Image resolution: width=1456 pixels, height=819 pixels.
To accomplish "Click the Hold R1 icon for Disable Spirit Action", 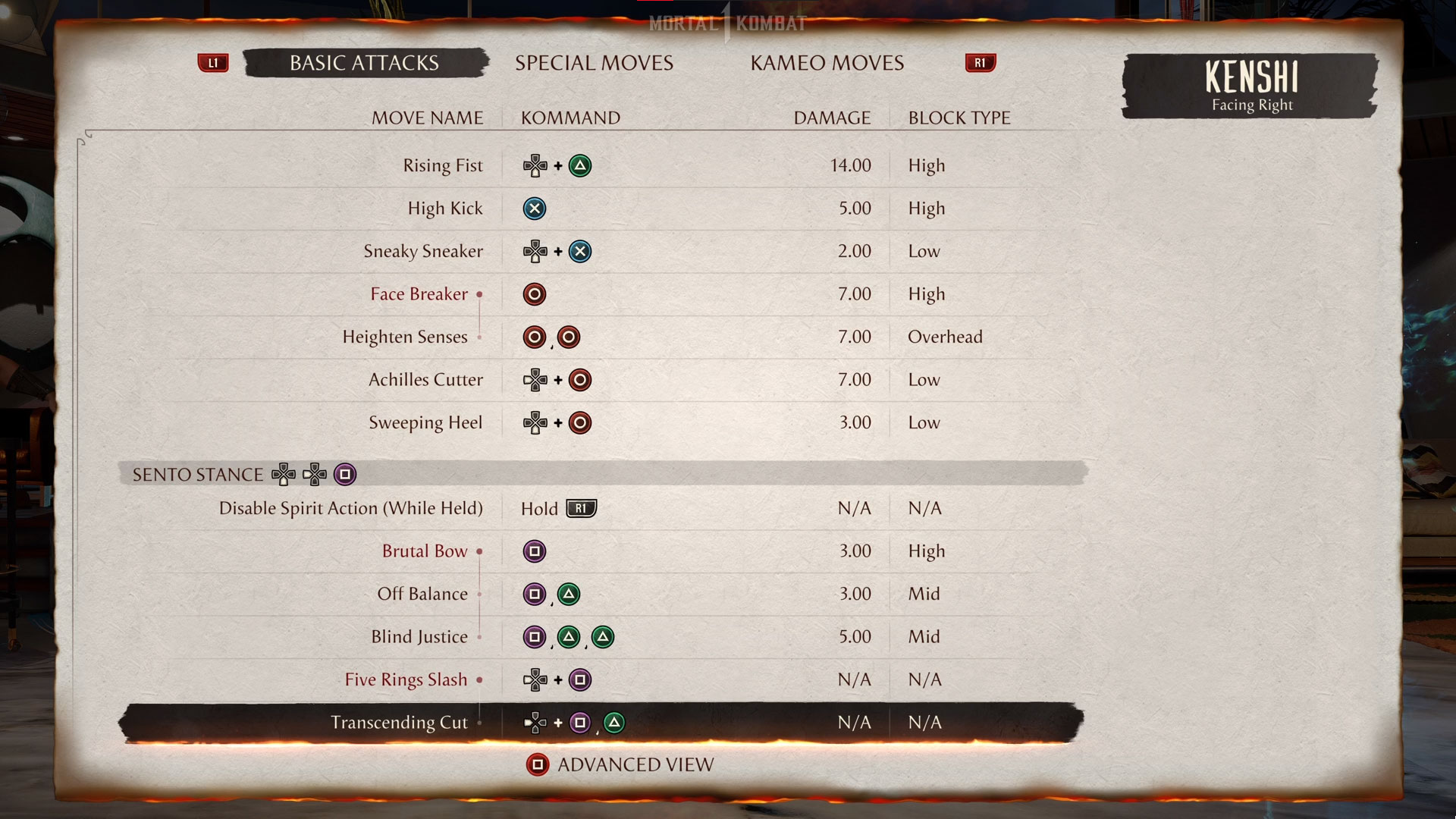I will [x=581, y=508].
